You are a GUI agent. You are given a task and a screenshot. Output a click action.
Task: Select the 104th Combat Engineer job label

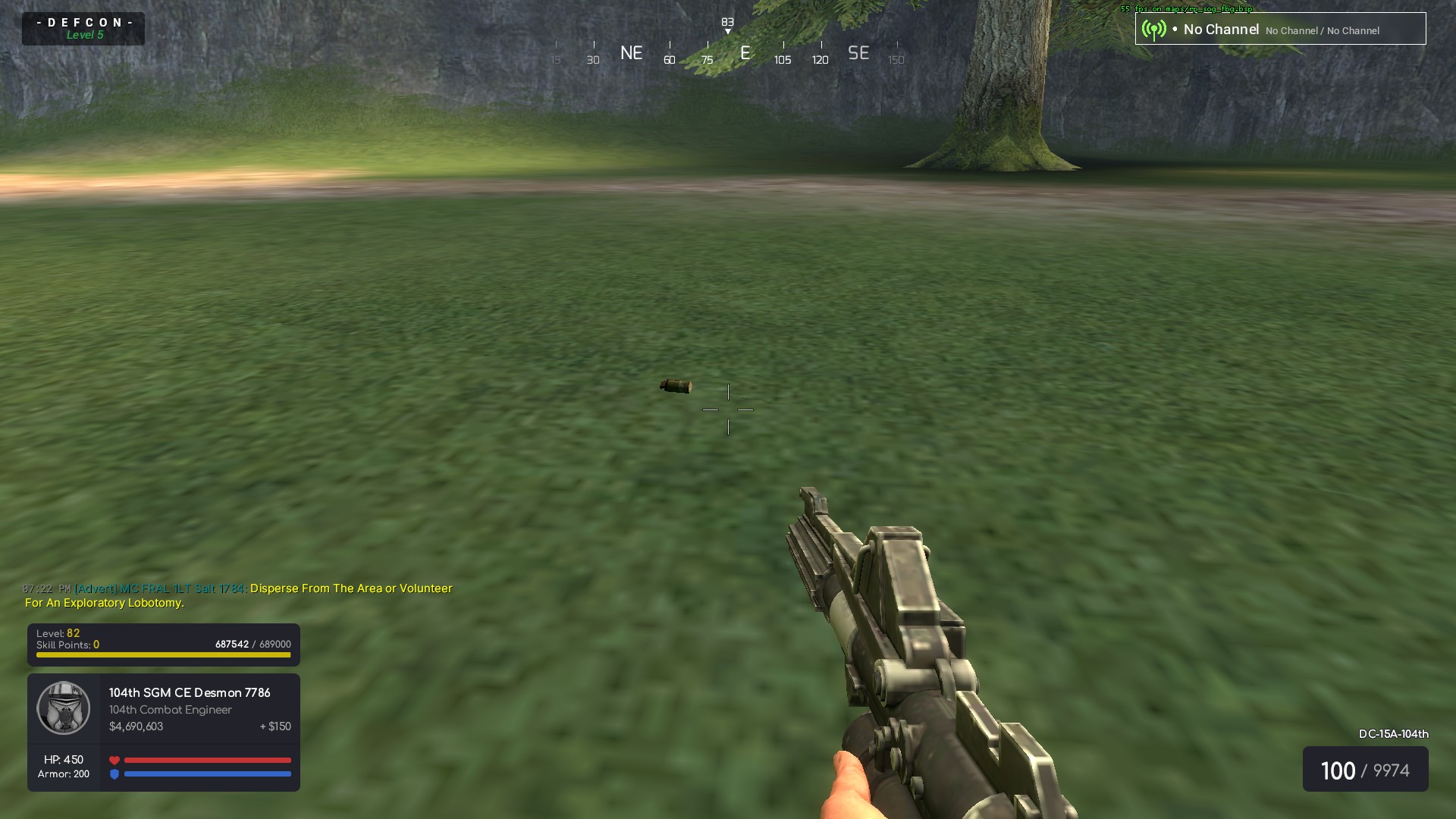click(170, 710)
